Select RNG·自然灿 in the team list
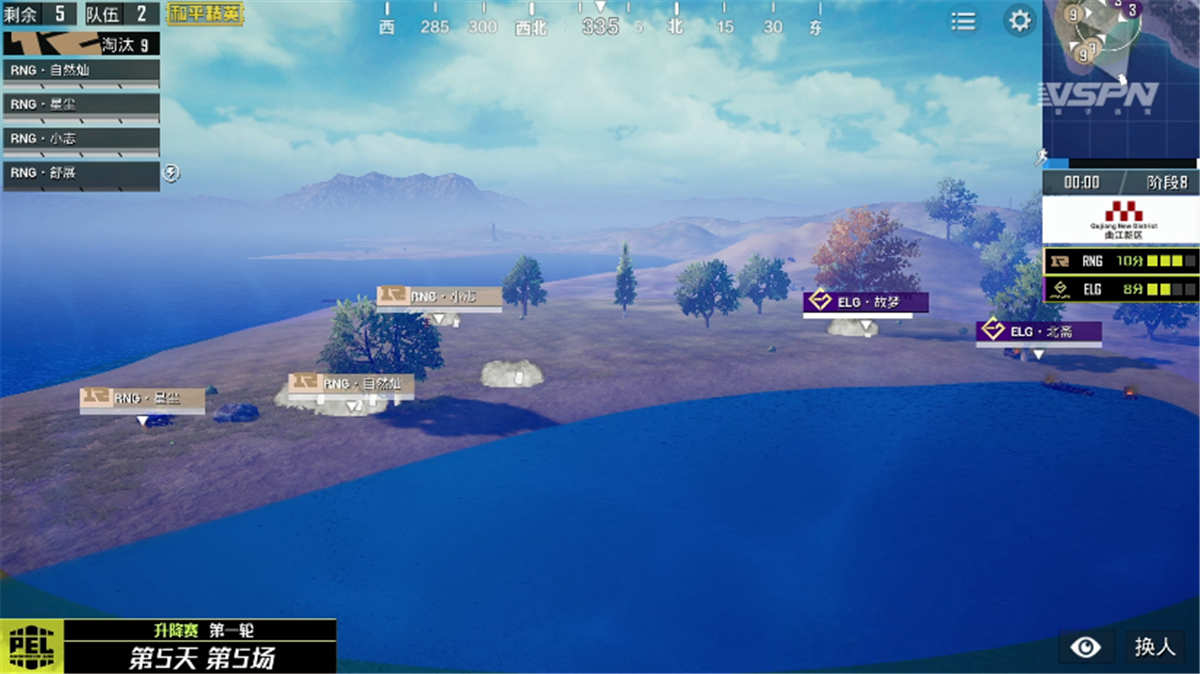The height and width of the screenshot is (674, 1200). (81, 72)
